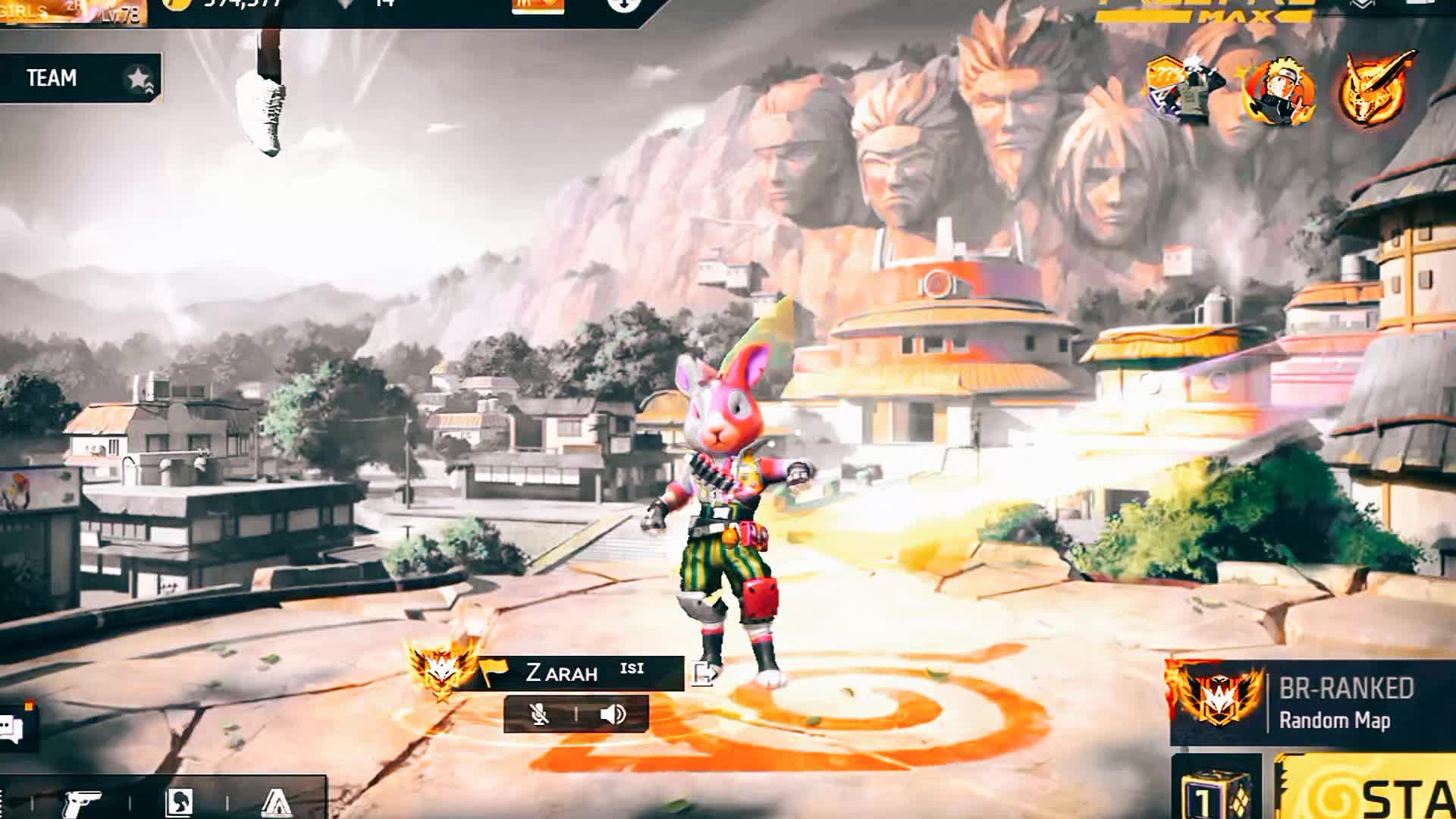1456x819 pixels.
Task: Open the triangle logo menu icon
Action: point(276,802)
